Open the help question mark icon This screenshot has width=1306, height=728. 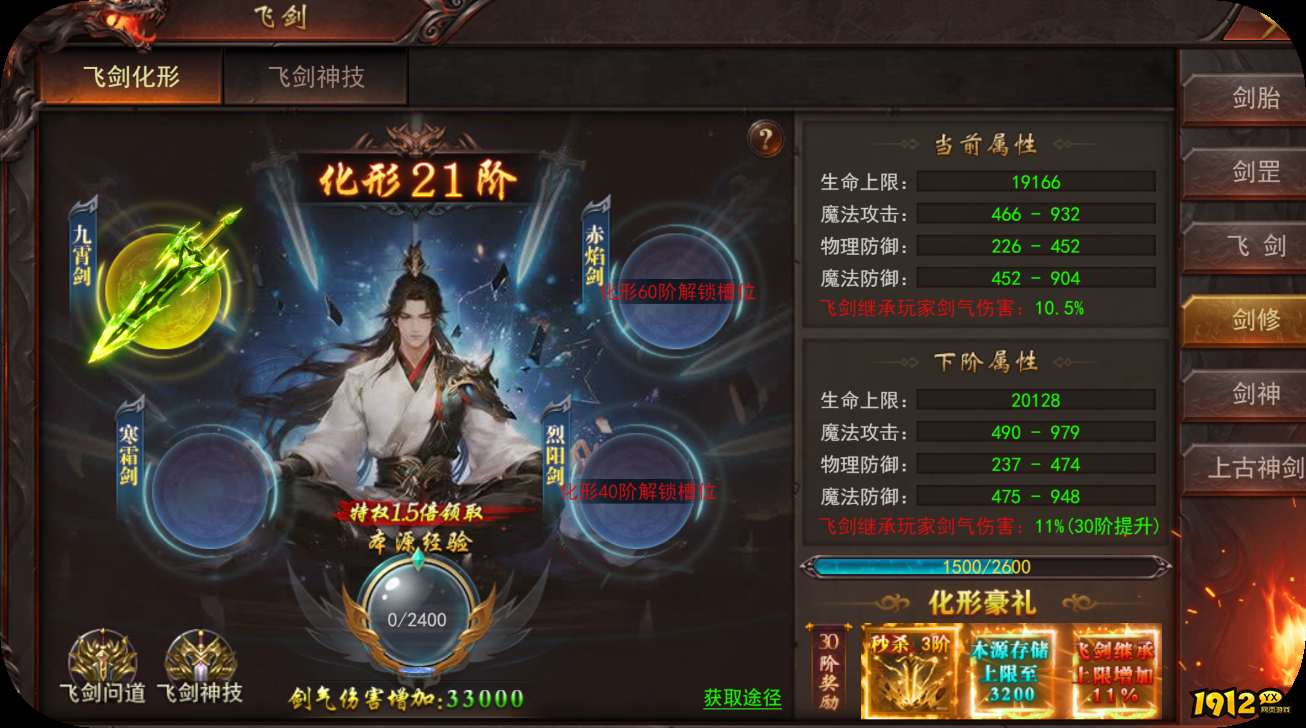[x=765, y=140]
